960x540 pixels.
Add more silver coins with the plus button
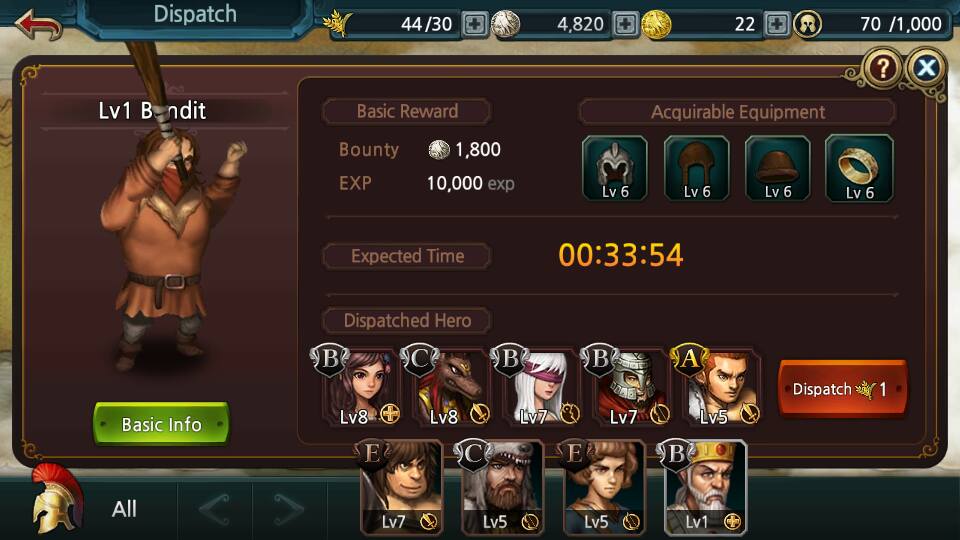pos(626,23)
